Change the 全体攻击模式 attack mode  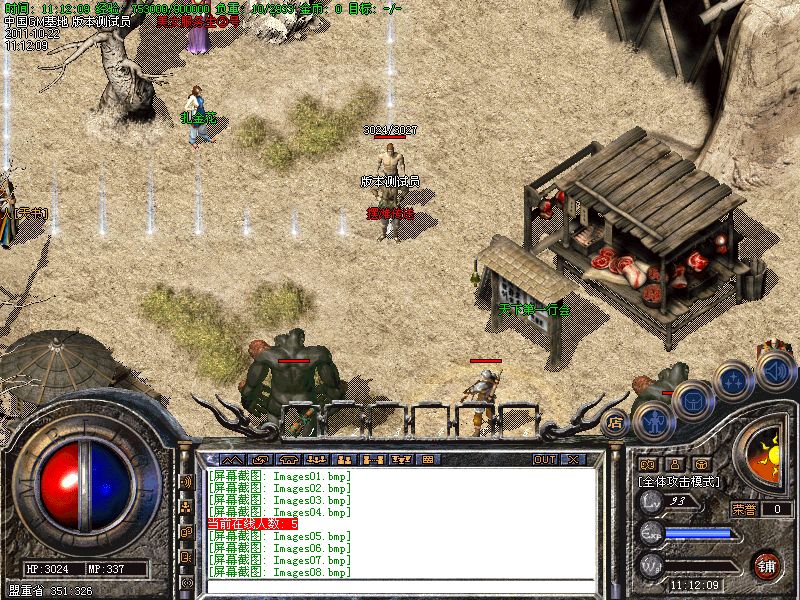pos(682,481)
